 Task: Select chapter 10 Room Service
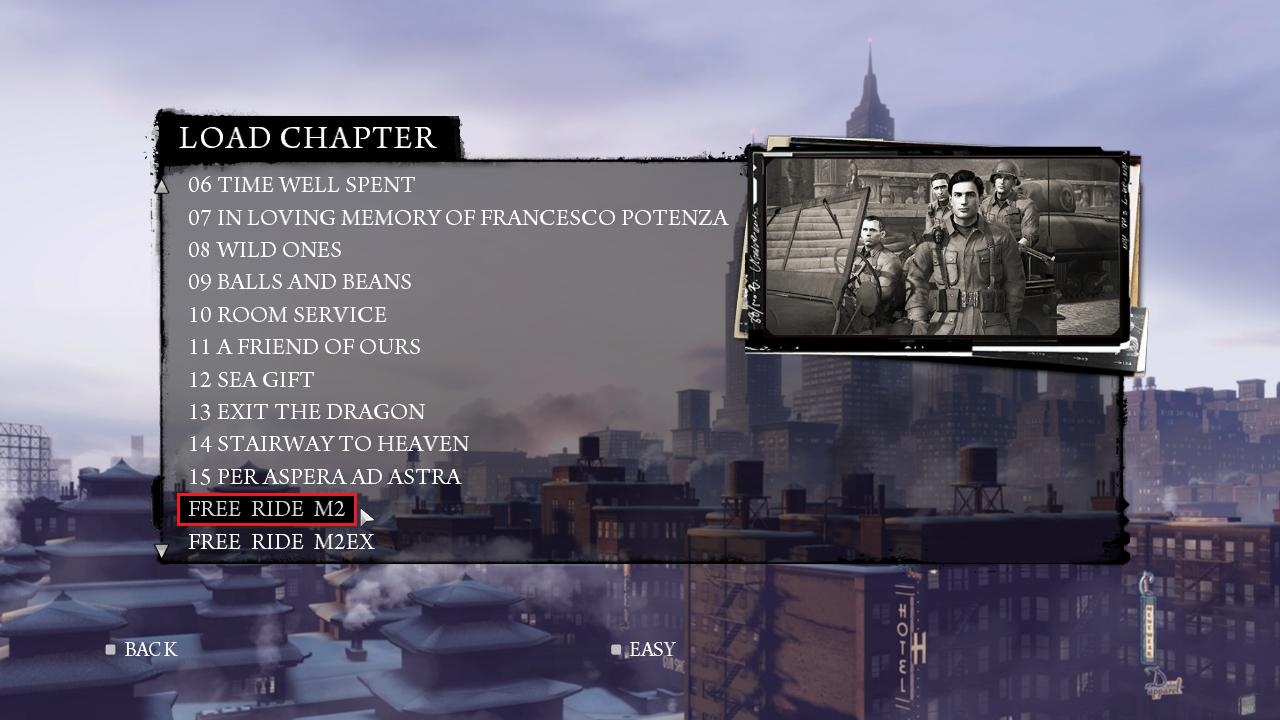pyautogui.click(x=287, y=315)
